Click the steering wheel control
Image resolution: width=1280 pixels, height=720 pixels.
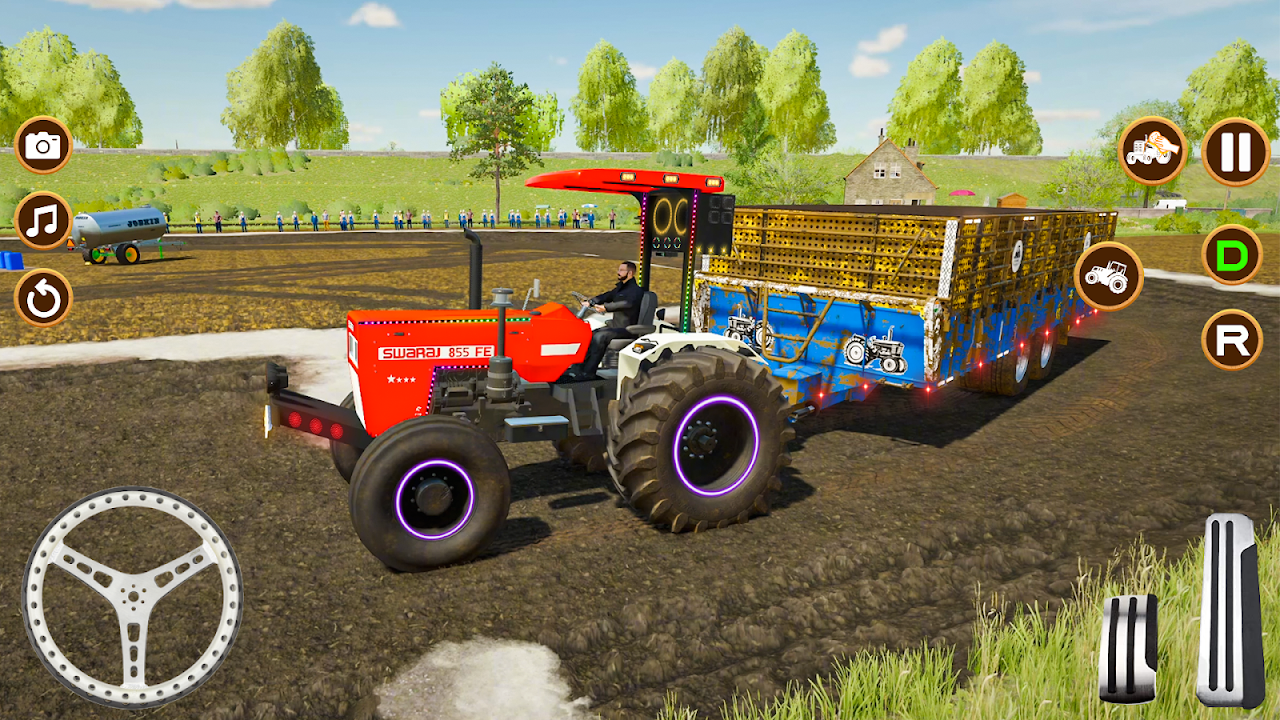(x=132, y=596)
